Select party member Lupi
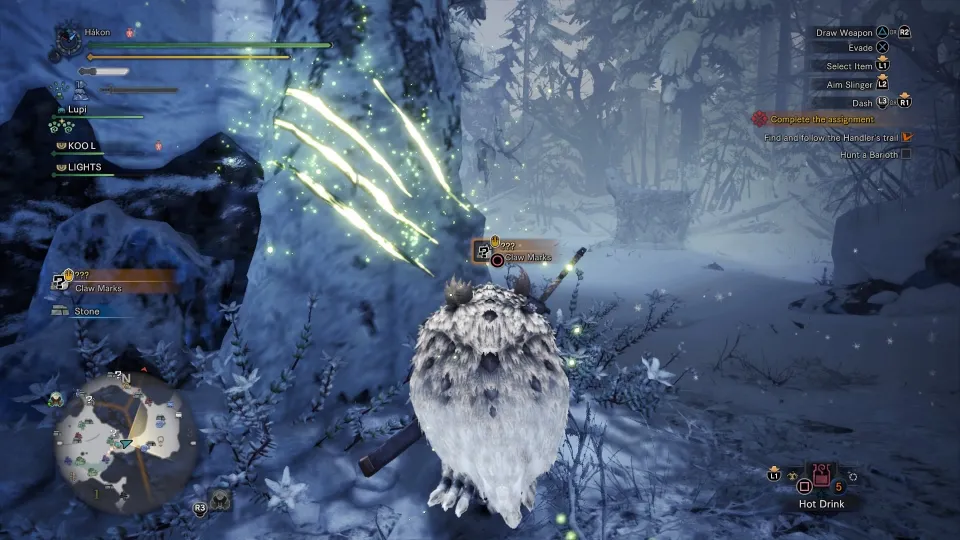The width and height of the screenshot is (960, 540). 80,109
